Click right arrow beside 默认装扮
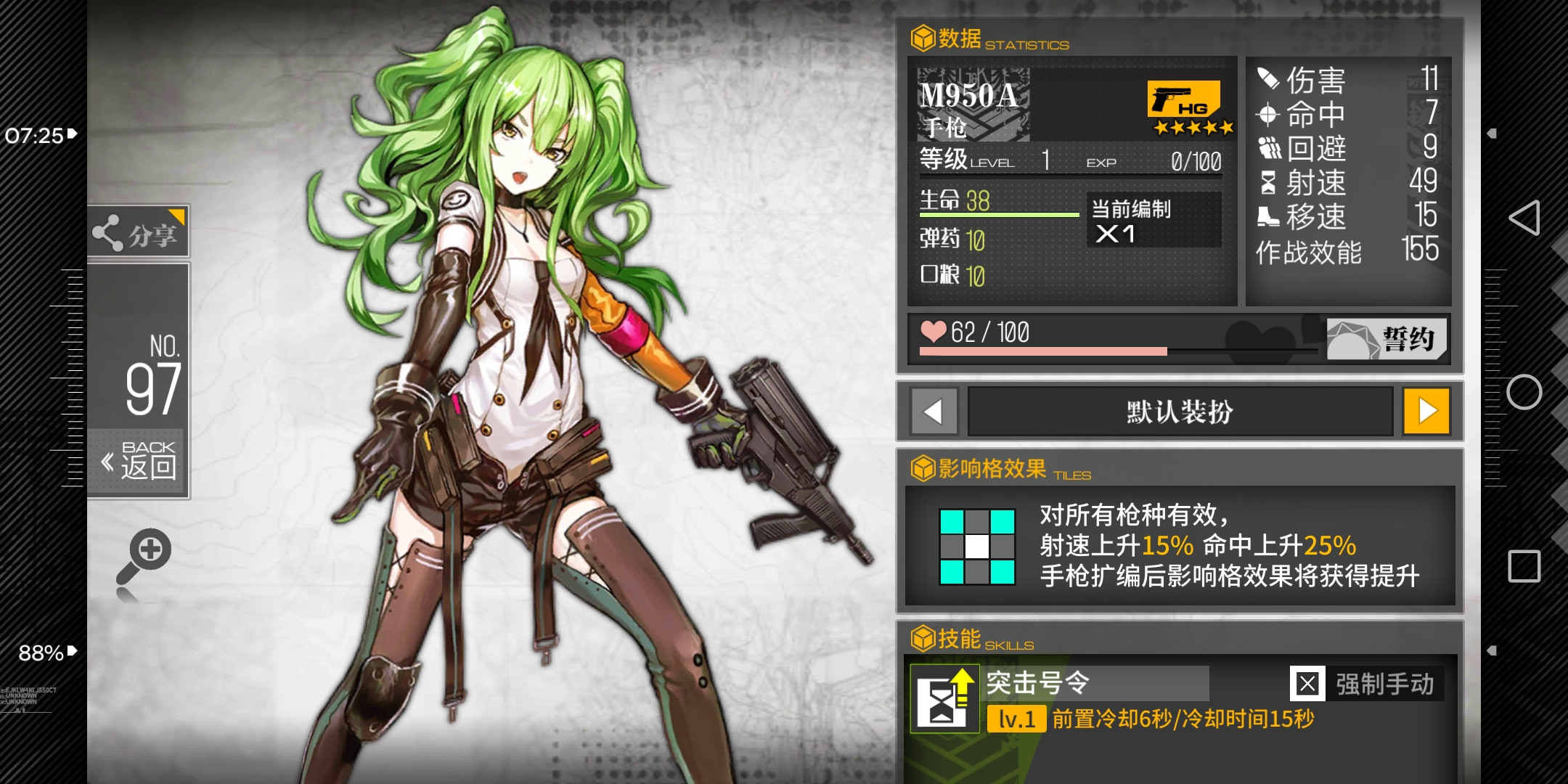Screen dimensions: 1568x784 point(1429,411)
